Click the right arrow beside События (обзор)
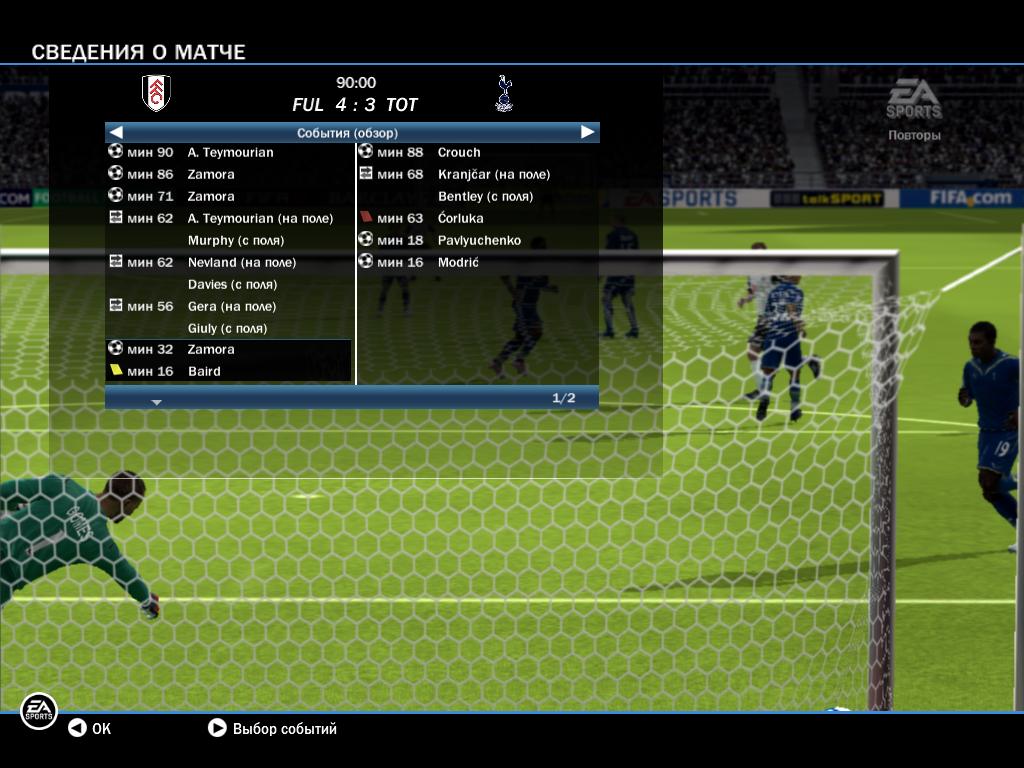 tap(588, 132)
